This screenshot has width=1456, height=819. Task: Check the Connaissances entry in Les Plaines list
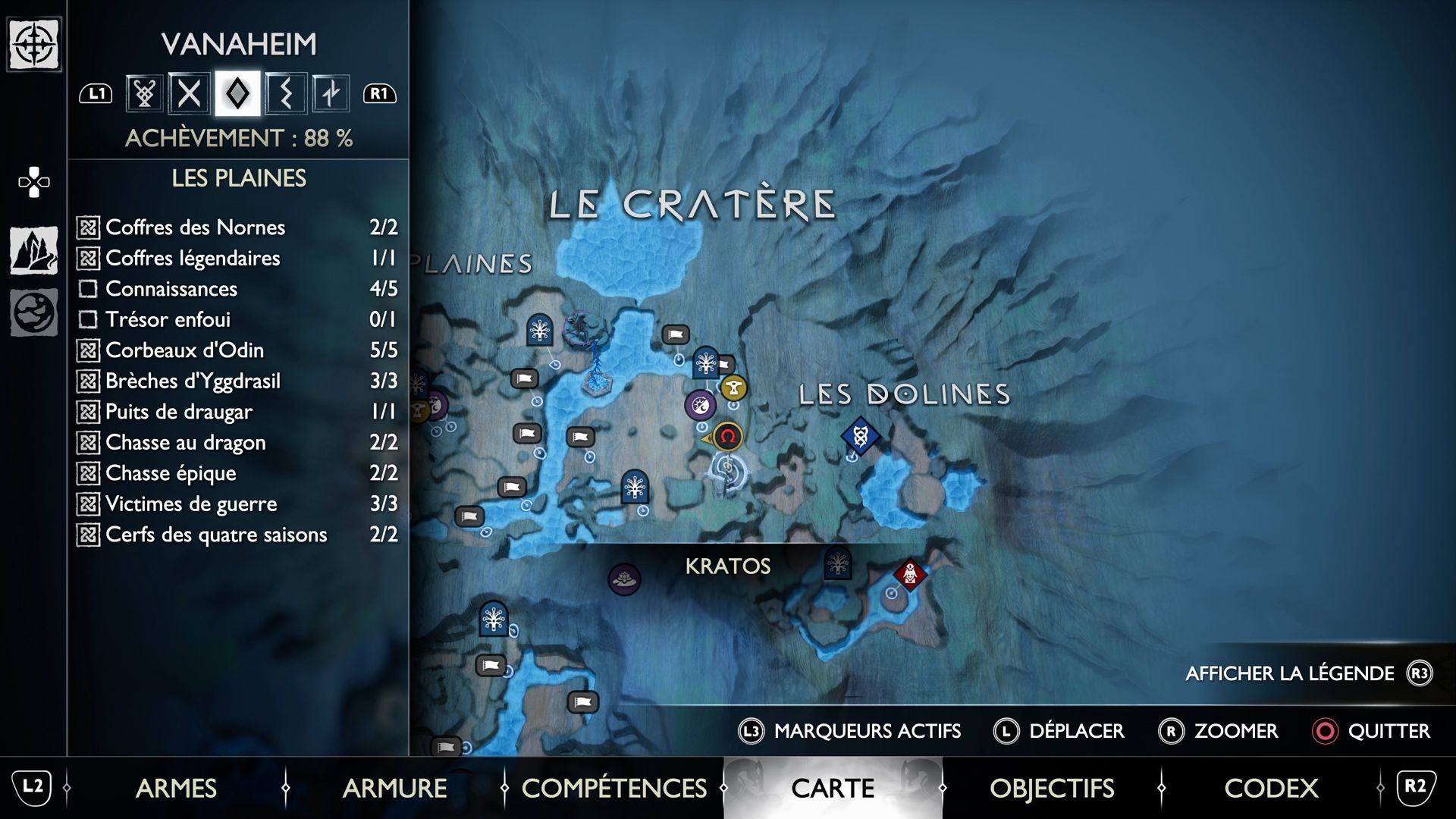89,288
